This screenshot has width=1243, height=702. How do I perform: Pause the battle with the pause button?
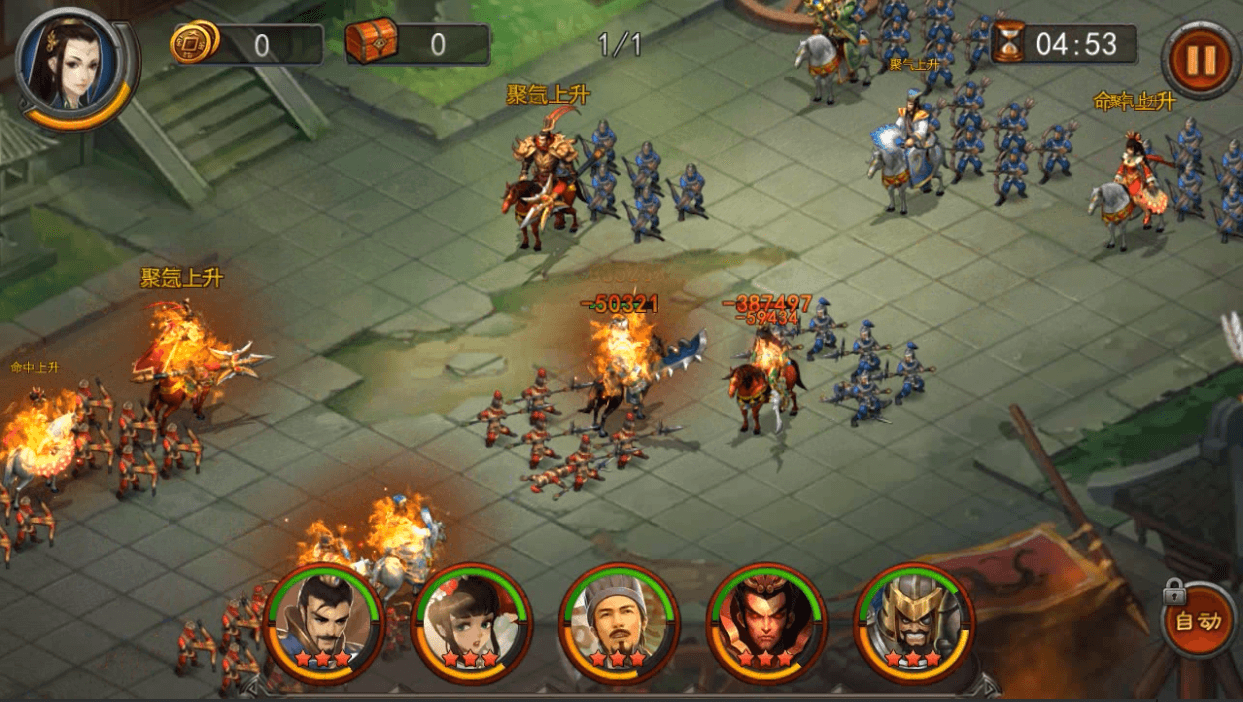(1199, 60)
